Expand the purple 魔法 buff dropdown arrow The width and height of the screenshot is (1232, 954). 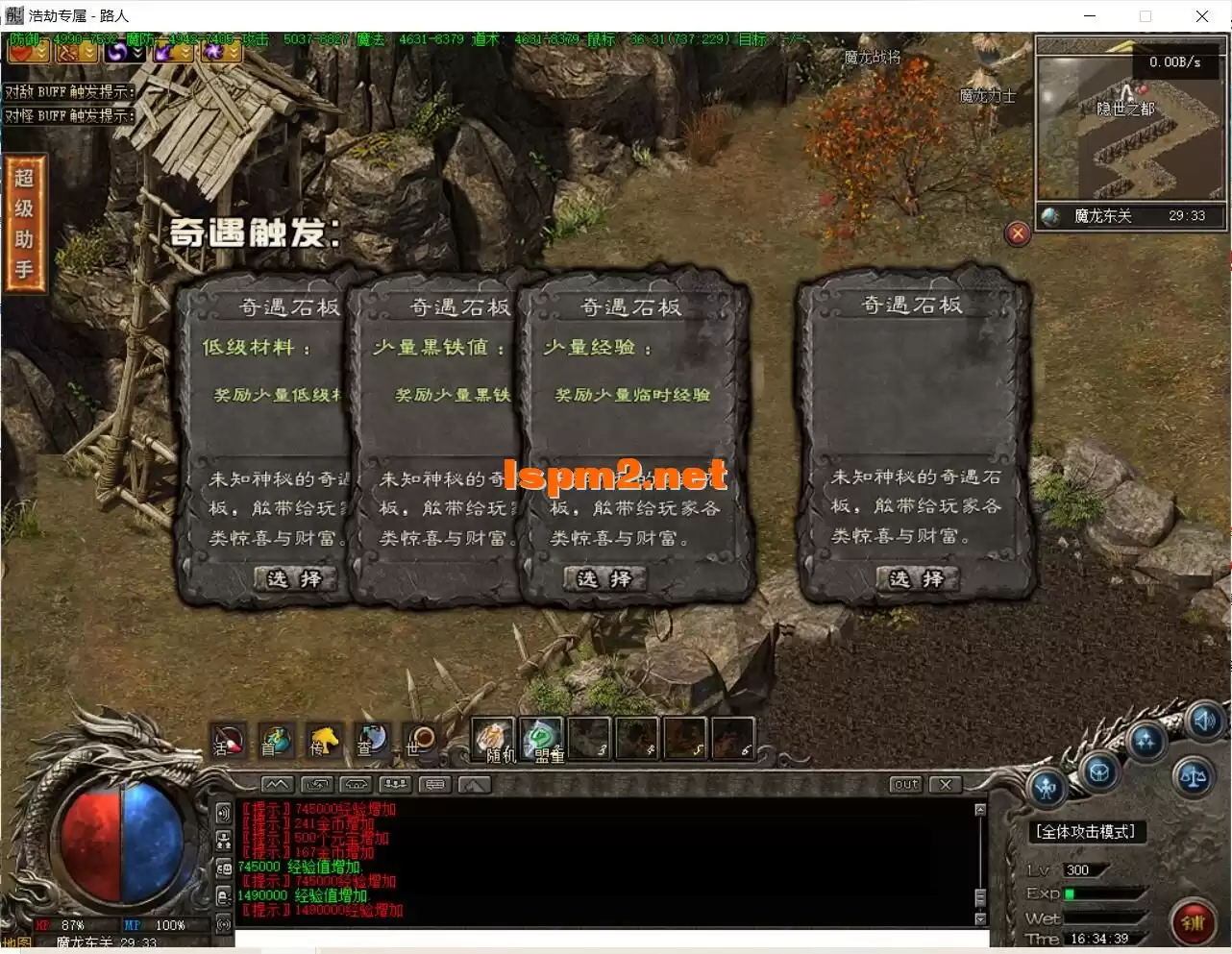[x=136, y=53]
